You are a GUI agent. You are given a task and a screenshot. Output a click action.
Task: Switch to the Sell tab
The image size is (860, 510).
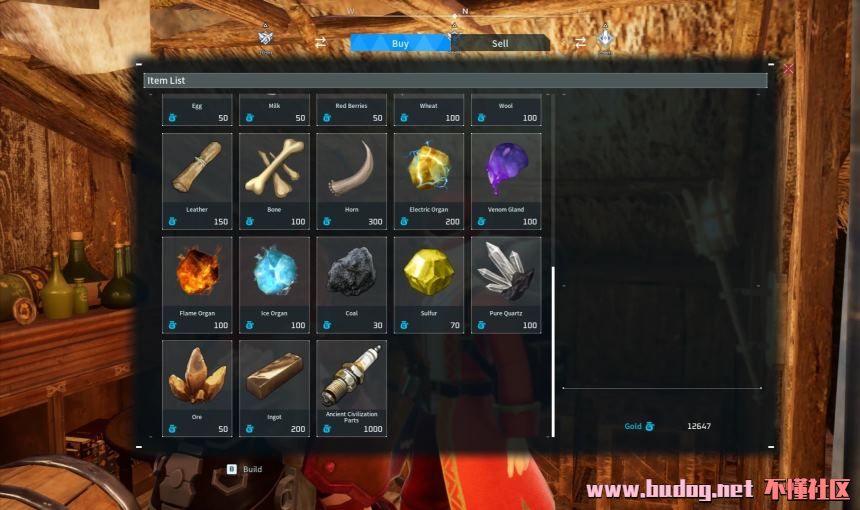500,43
